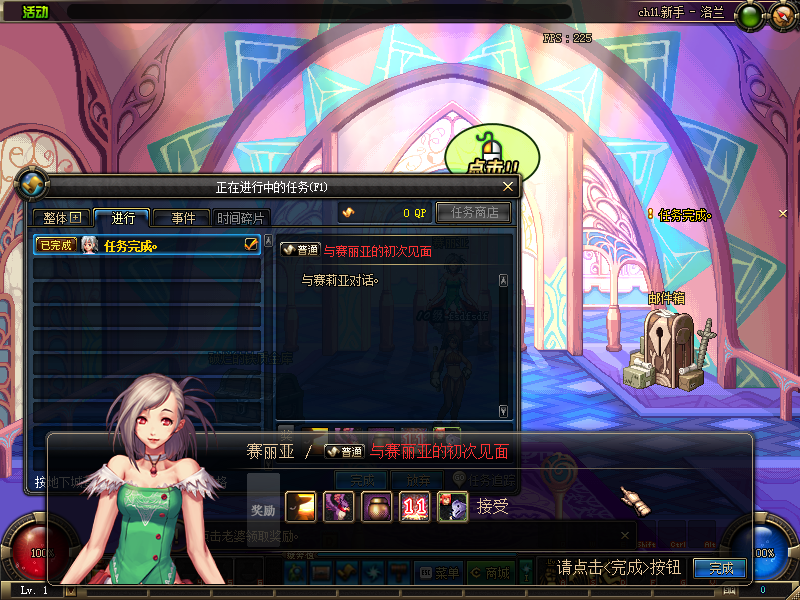This screenshot has width=800, height=600.
Task: Choose the purple creature reward icon
Action: pos(339,507)
